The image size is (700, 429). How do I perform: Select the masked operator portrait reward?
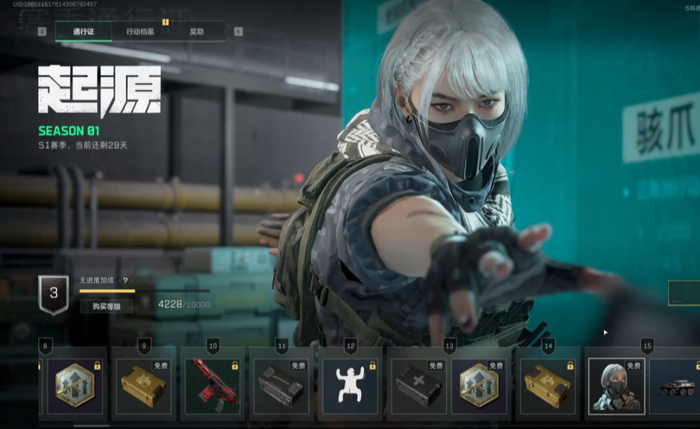[615, 385]
